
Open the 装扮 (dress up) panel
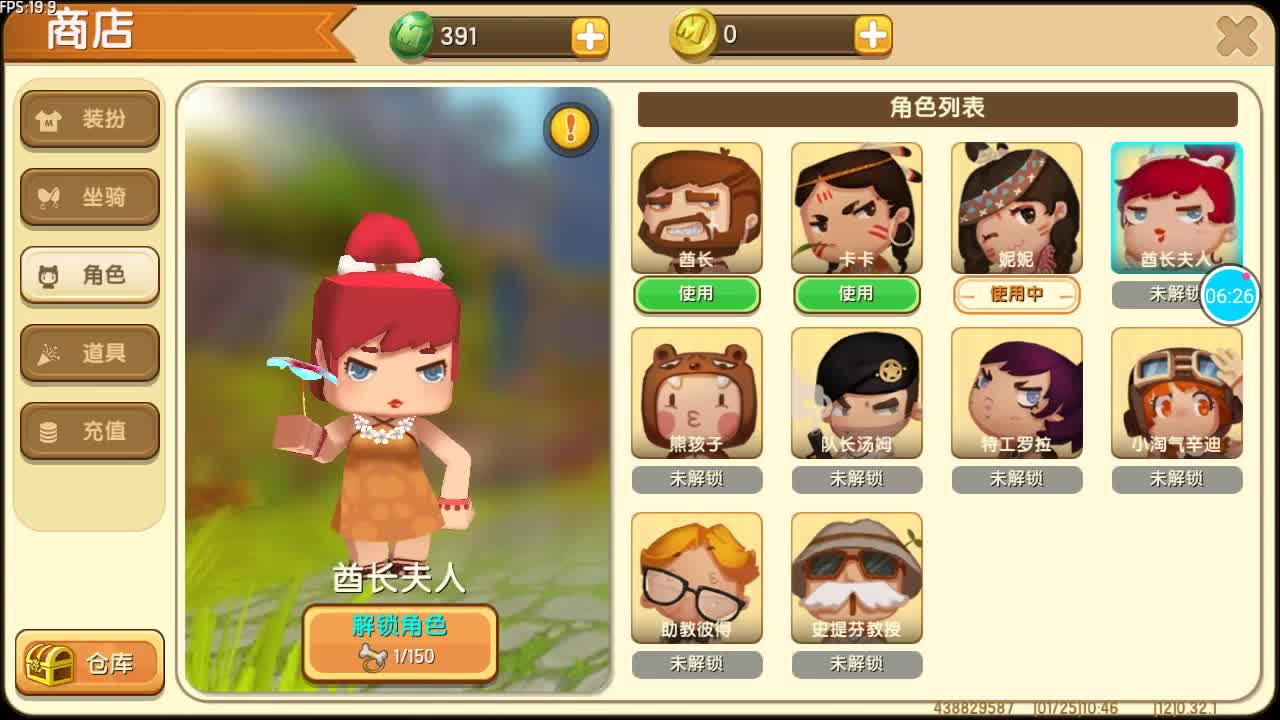[x=89, y=120]
